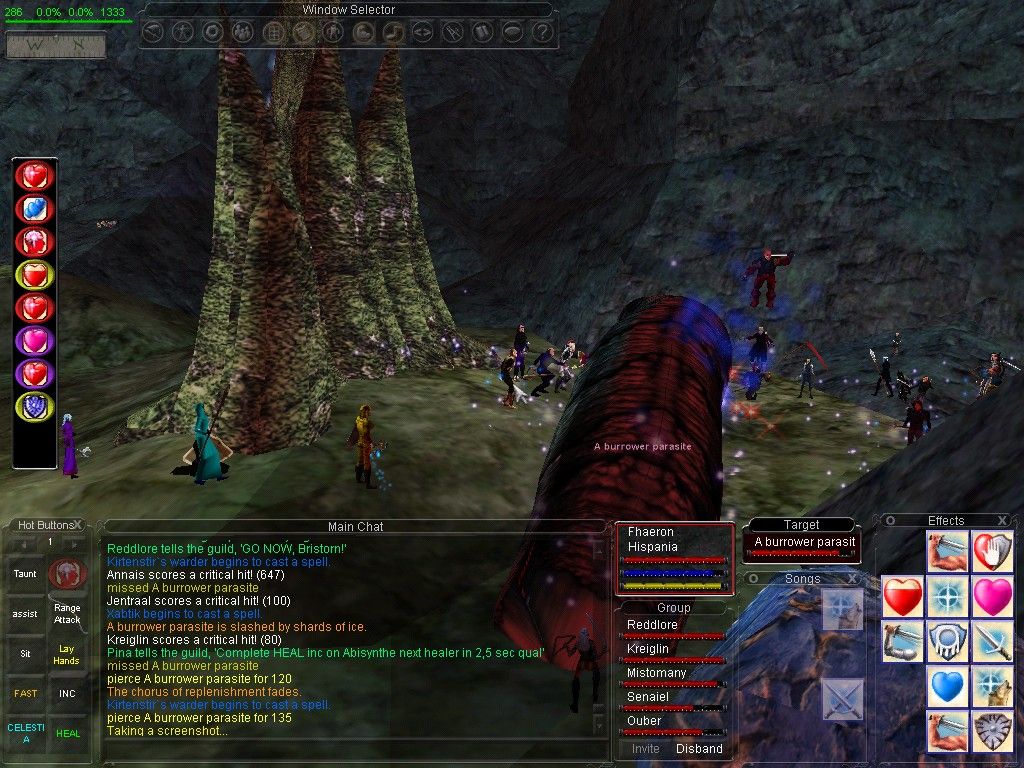1024x768 pixels.
Task: Close the Effects window
Action: click(1003, 520)
